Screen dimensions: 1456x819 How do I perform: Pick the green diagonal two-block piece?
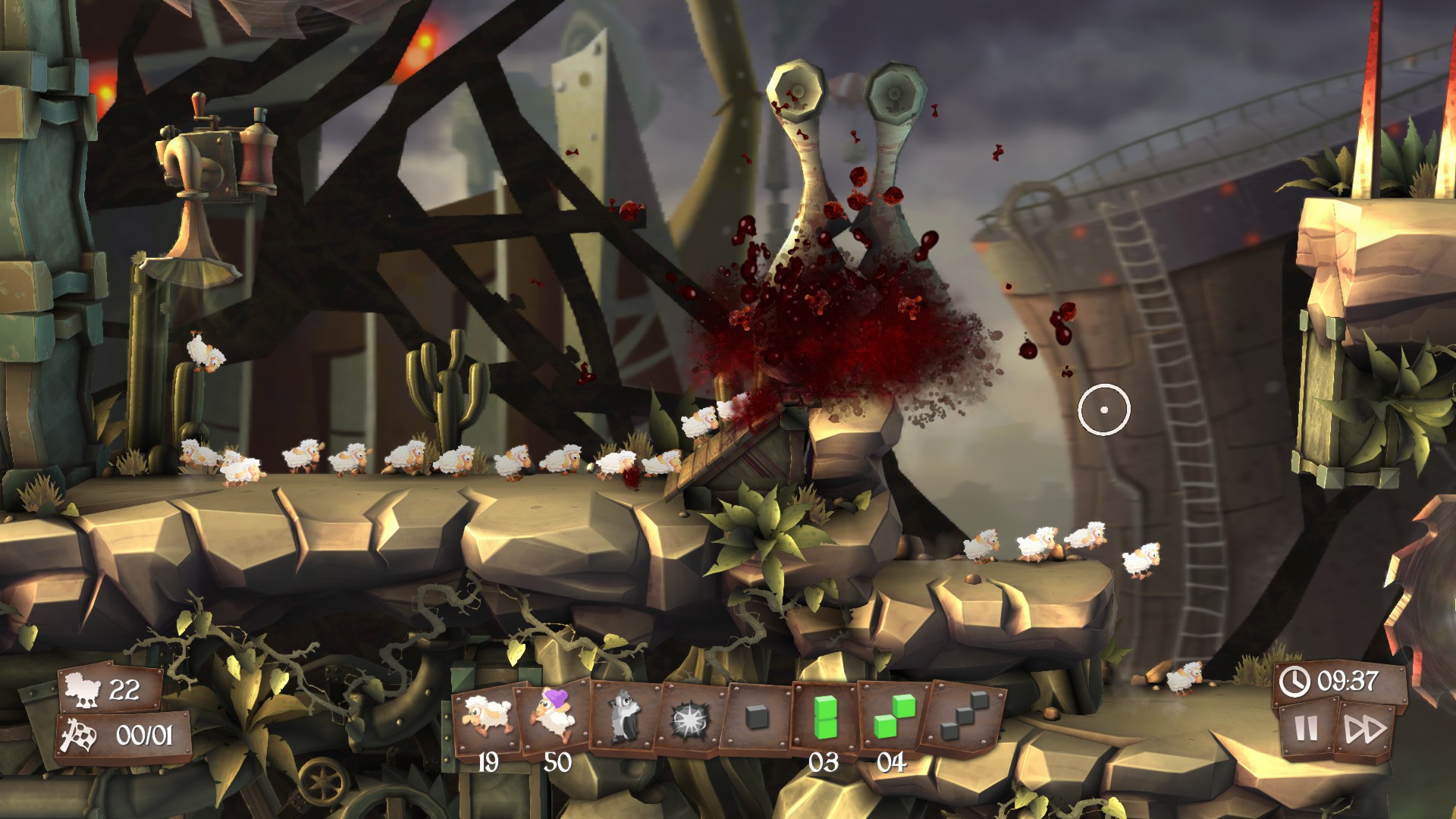(x=893, y=717)
